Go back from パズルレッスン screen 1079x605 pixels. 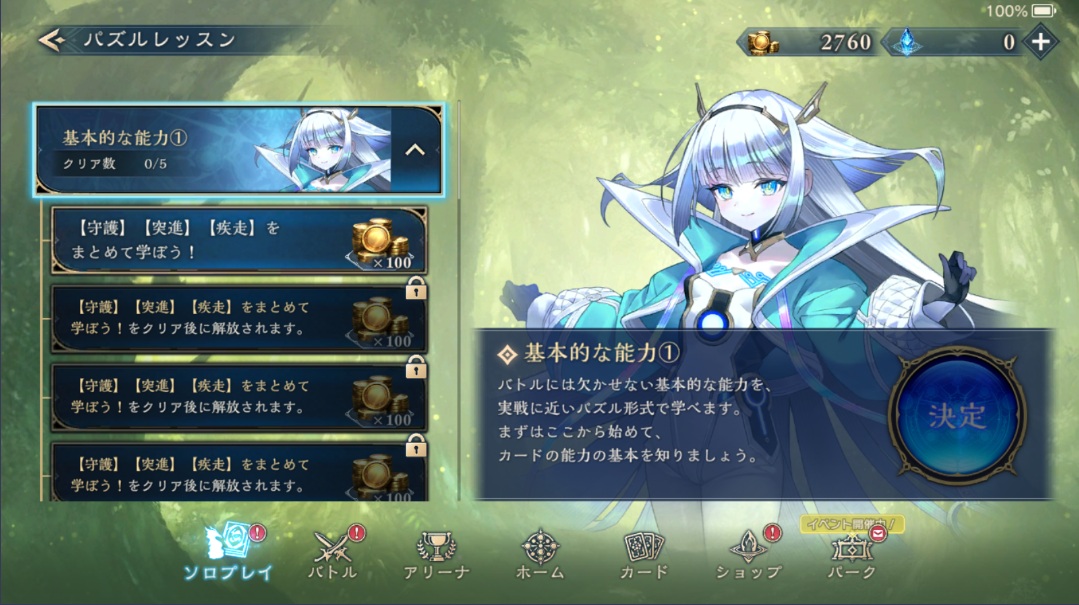click(50, 40)
